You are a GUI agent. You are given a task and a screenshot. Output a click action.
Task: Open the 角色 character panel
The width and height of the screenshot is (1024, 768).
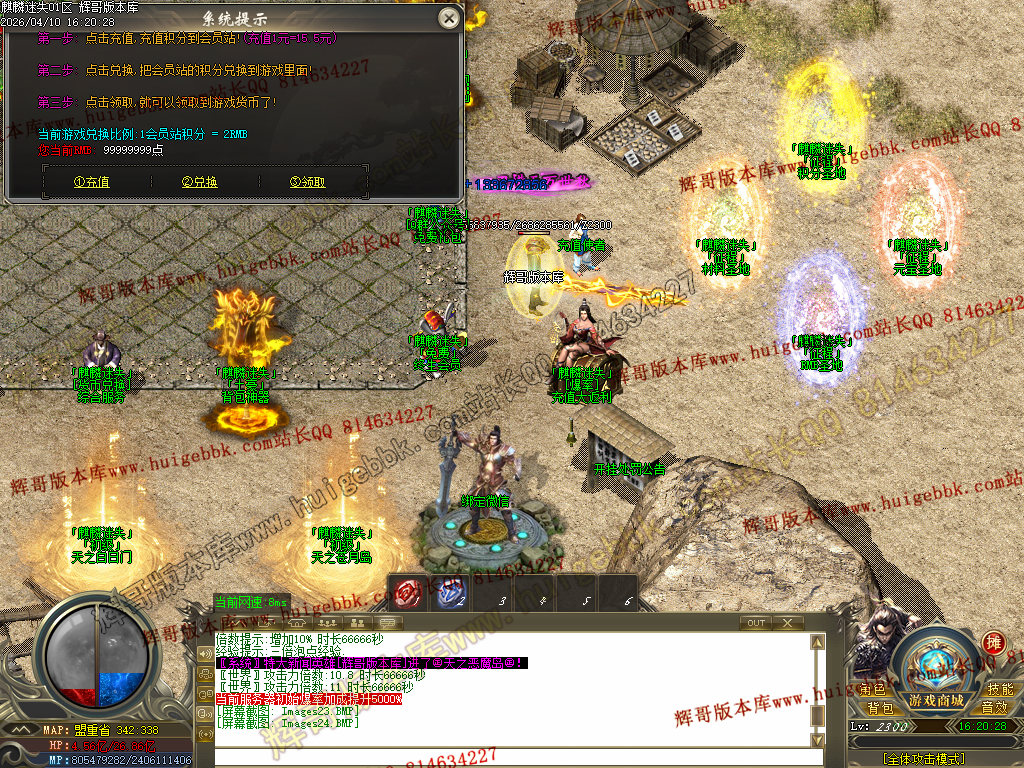point(873,689)
